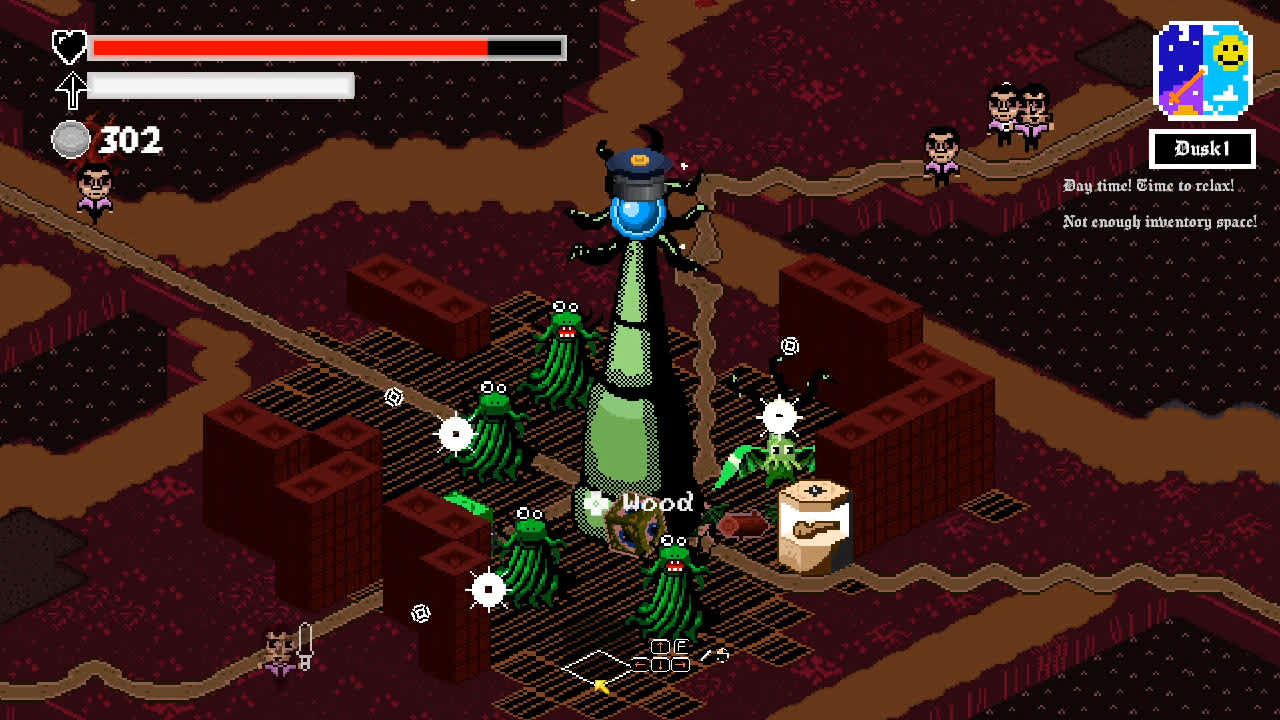Click the yellow cursor arrow in the selection diamond
Image resolution: width=1280 pixels, height=720 pixels.
pos(602,688)
